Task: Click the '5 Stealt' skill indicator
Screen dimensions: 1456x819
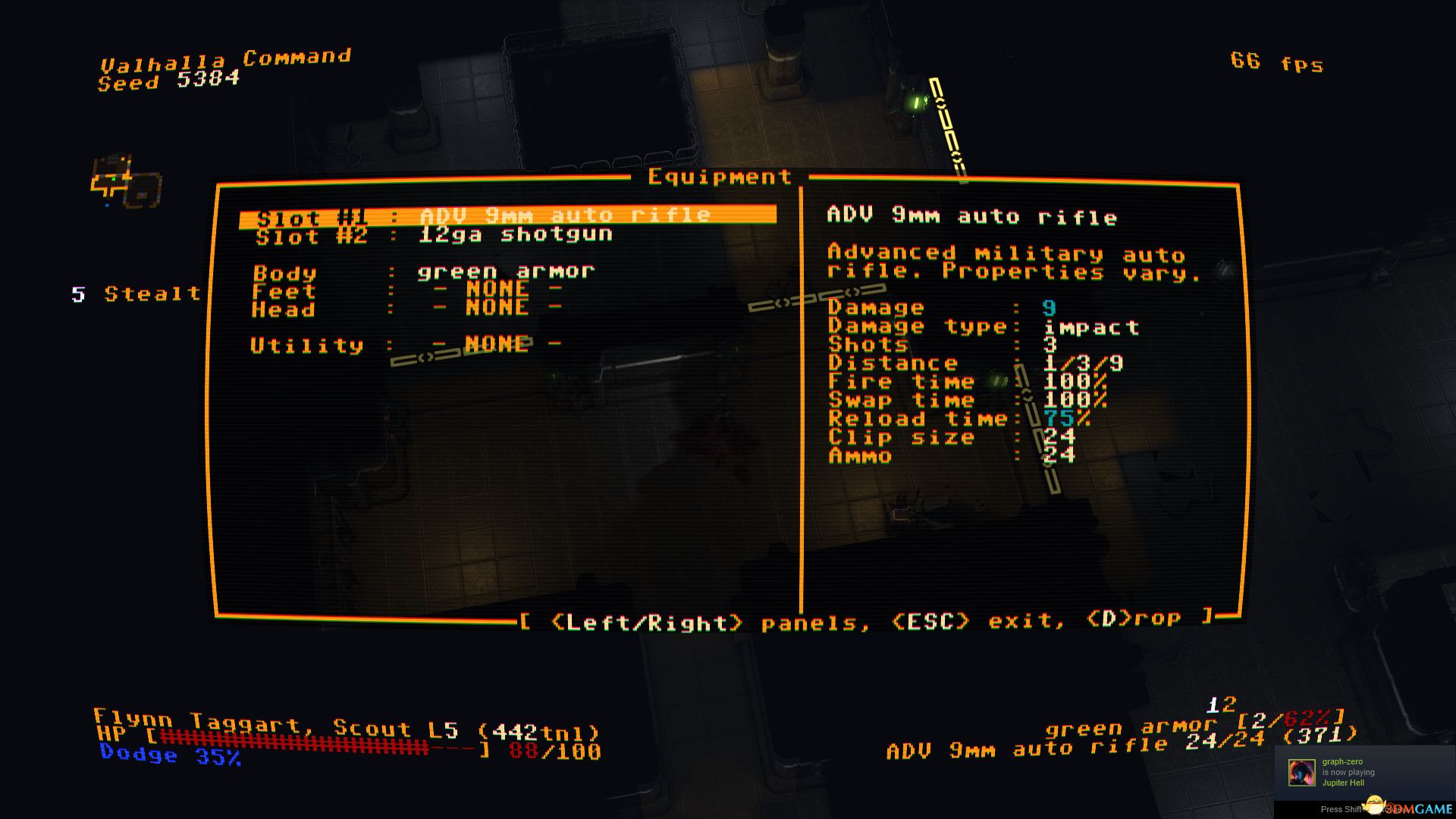Action: point(135,294)
